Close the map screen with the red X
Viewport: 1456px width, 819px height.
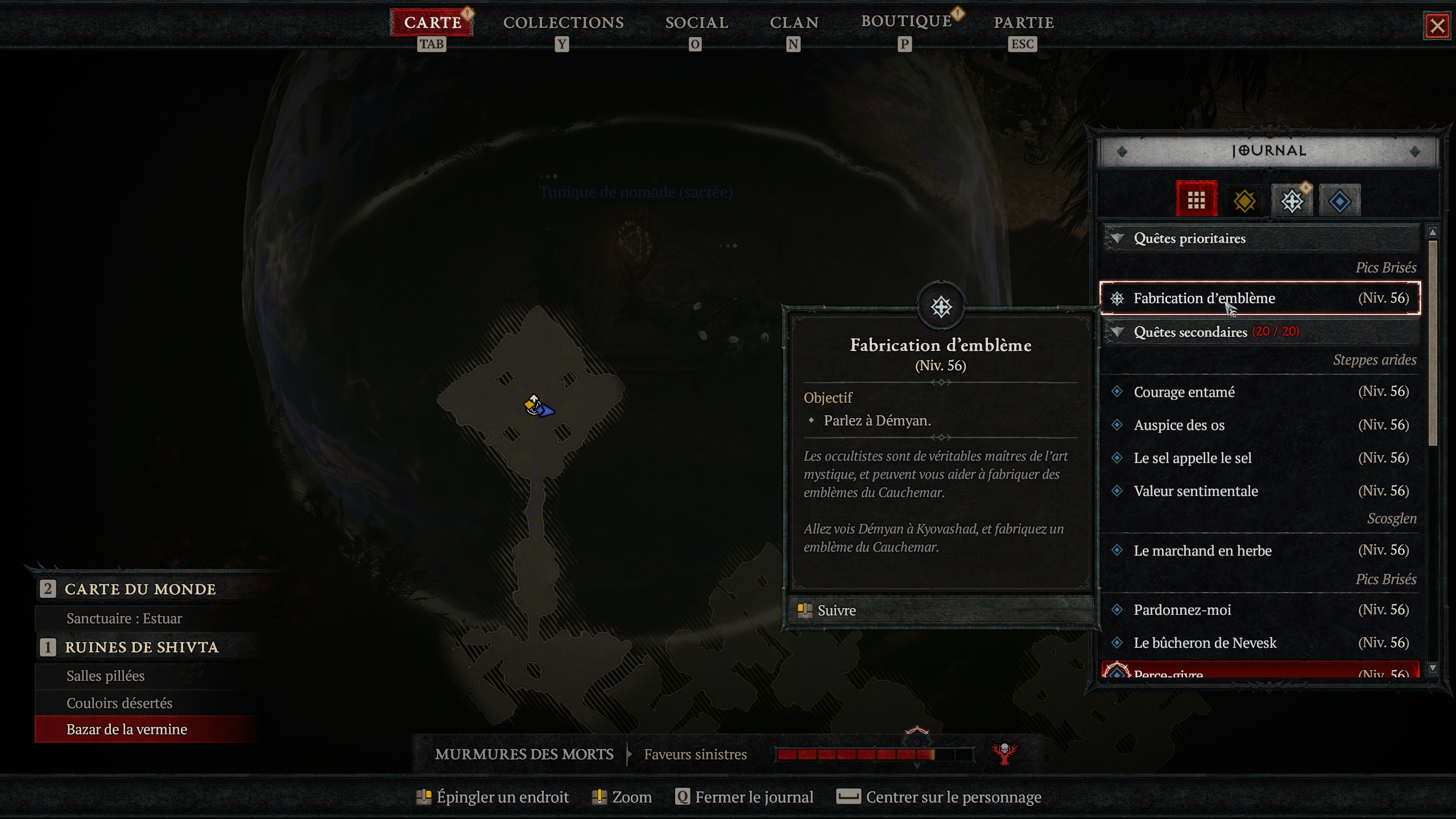[1437, 26]
